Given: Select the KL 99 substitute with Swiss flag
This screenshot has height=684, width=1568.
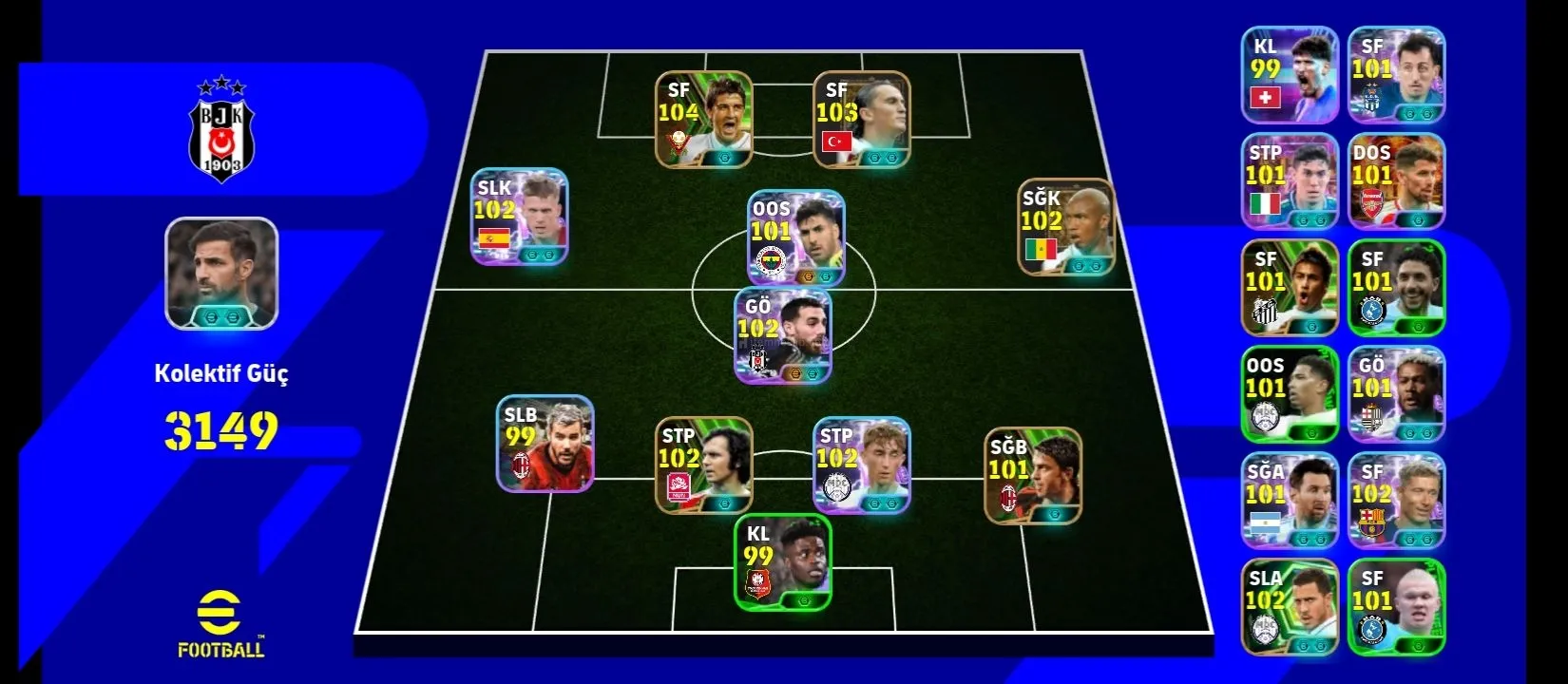Looking at the screenshot, I should [x=1290, y=75].
